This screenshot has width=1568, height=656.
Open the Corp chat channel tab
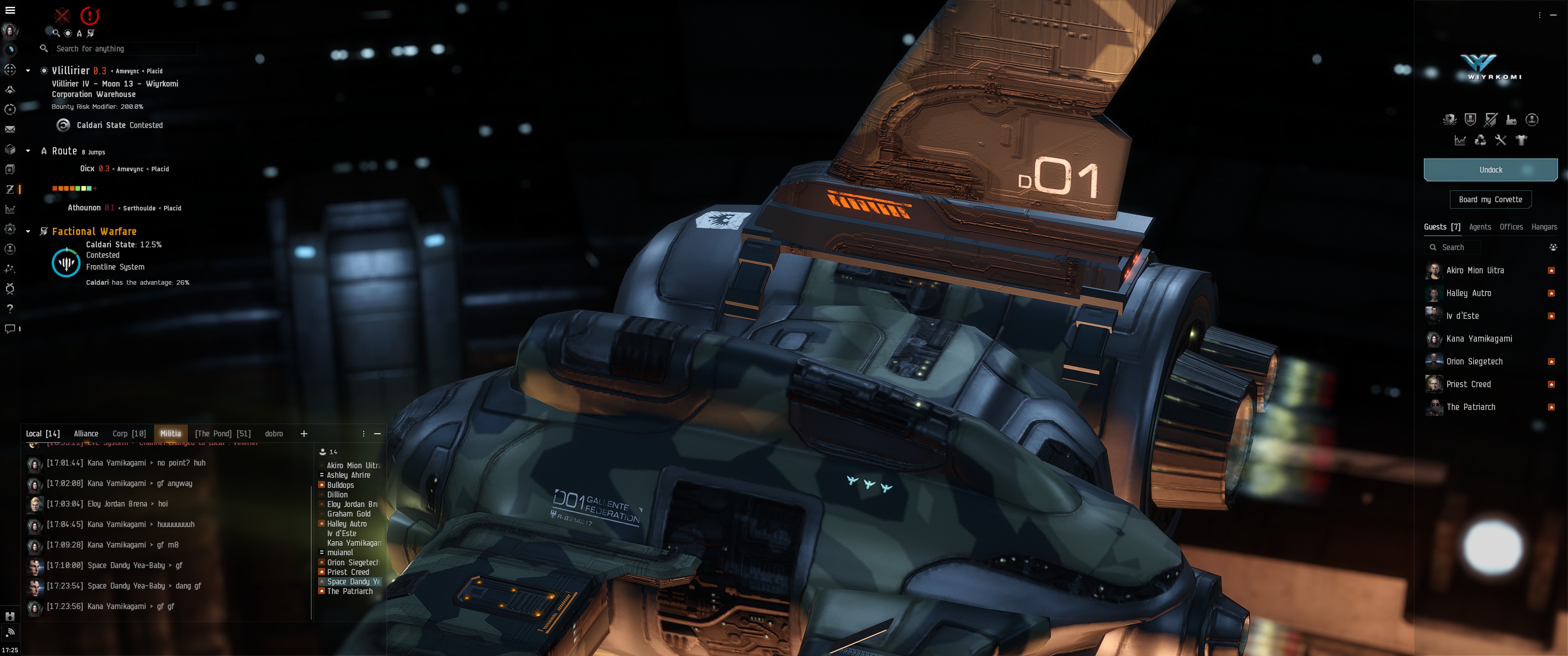pos(129,434)
